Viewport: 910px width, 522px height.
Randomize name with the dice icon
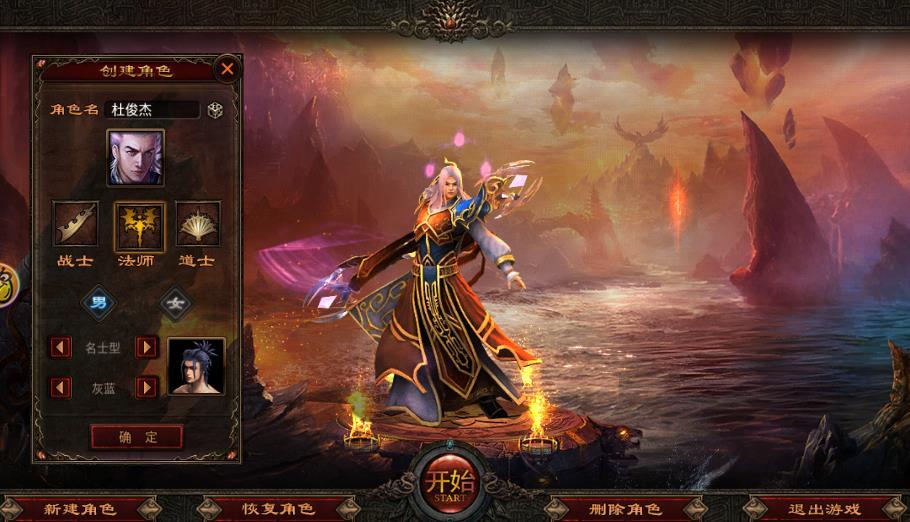coord(215,110)
